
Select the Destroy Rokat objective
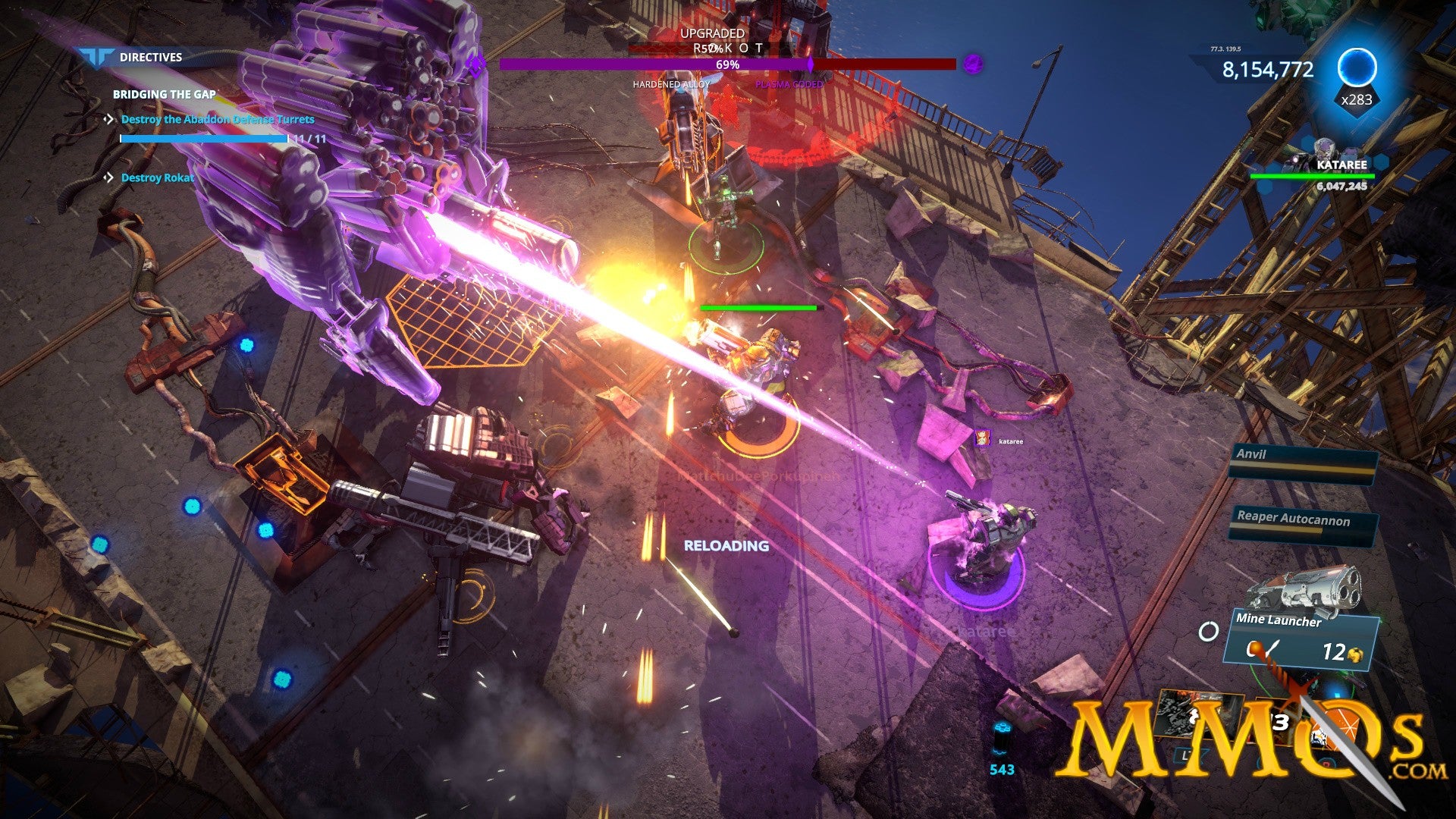[x=157, y=177]
